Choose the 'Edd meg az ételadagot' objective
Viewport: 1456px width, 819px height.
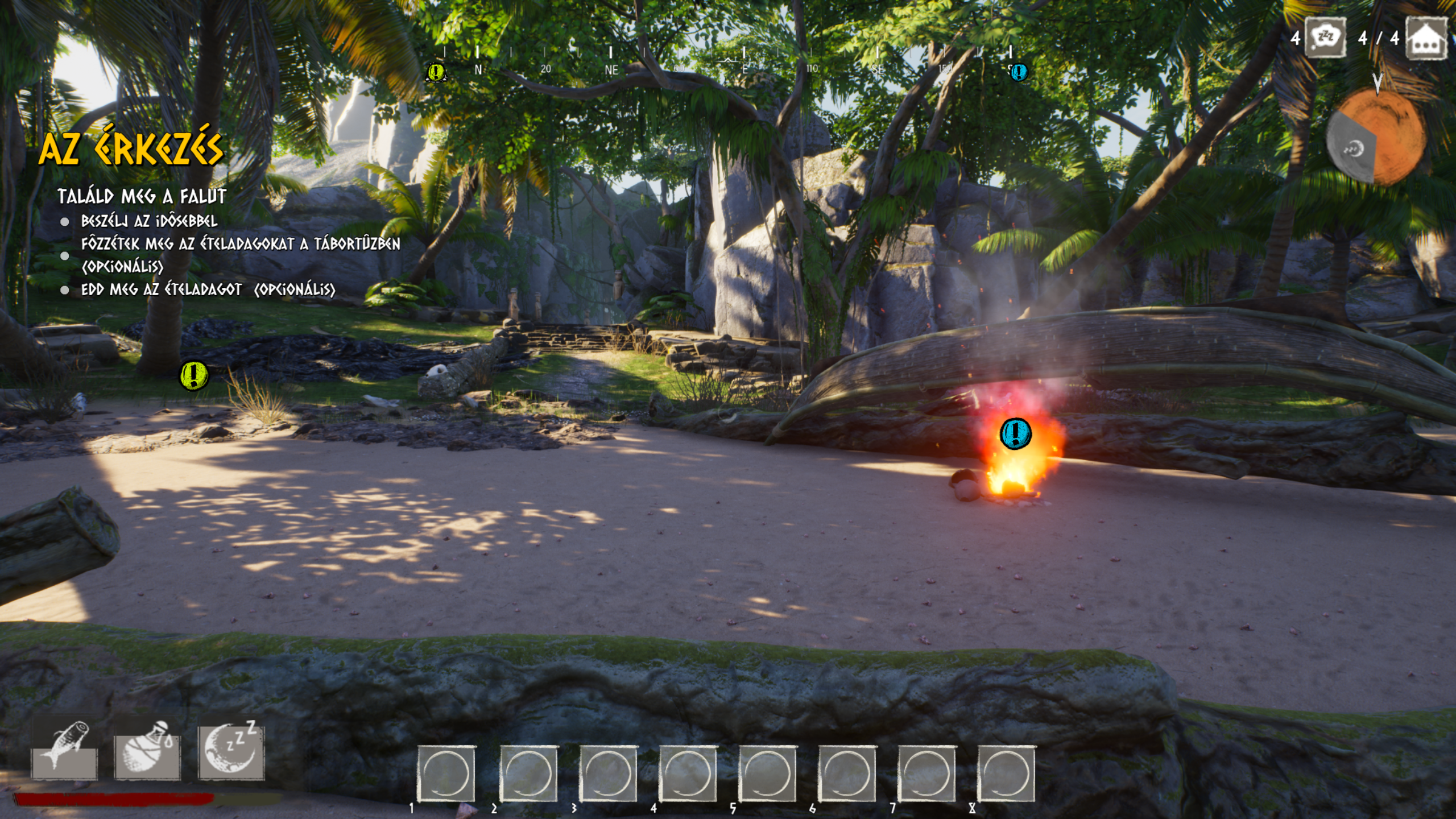(x=208, y=289)
